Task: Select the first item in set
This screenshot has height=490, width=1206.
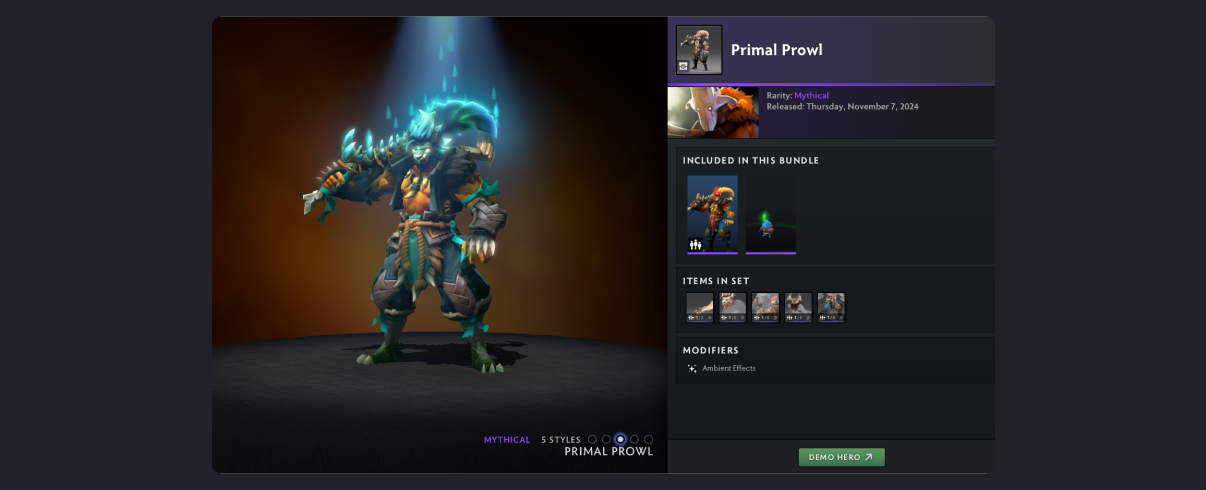Action: pos(700,307)
